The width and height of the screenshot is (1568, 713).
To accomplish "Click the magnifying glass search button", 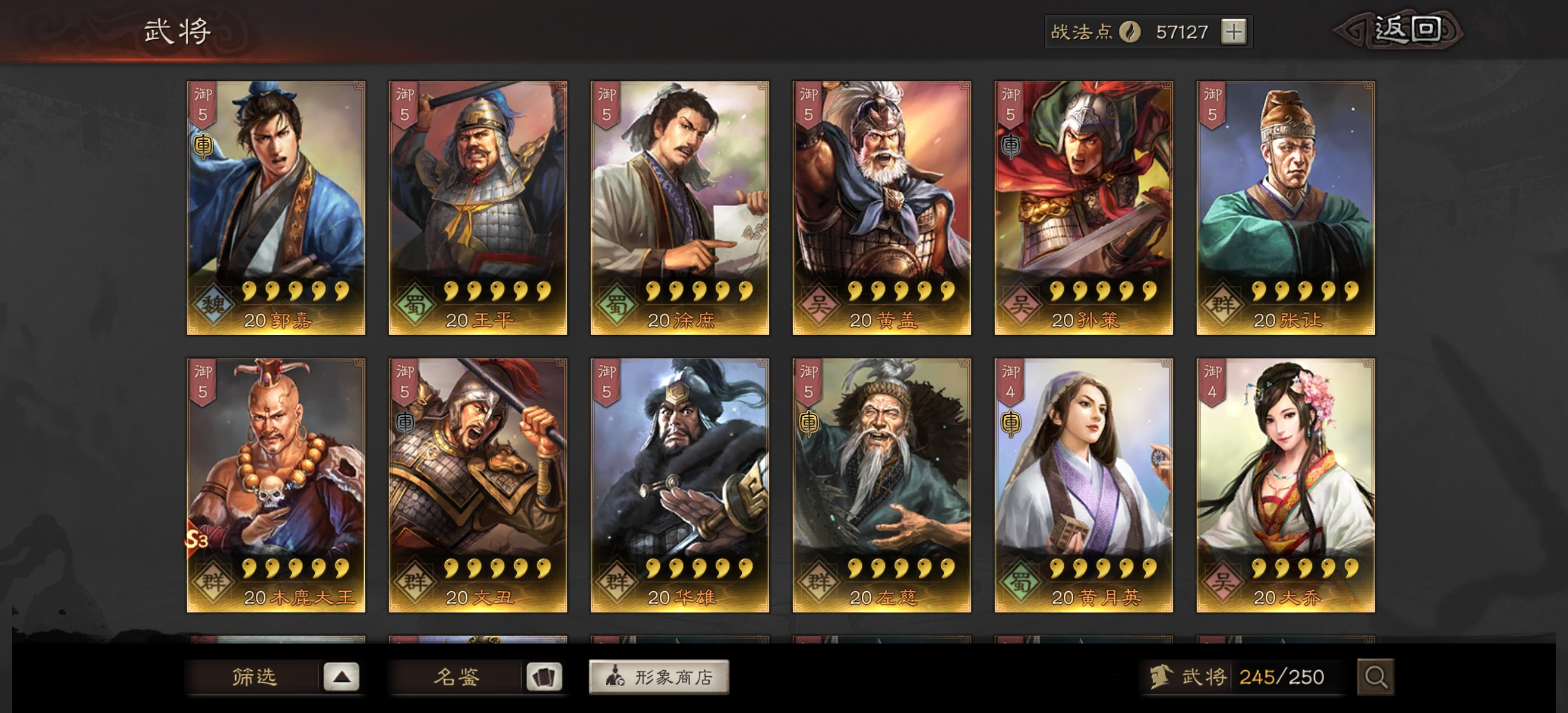I will (1375, 677).
